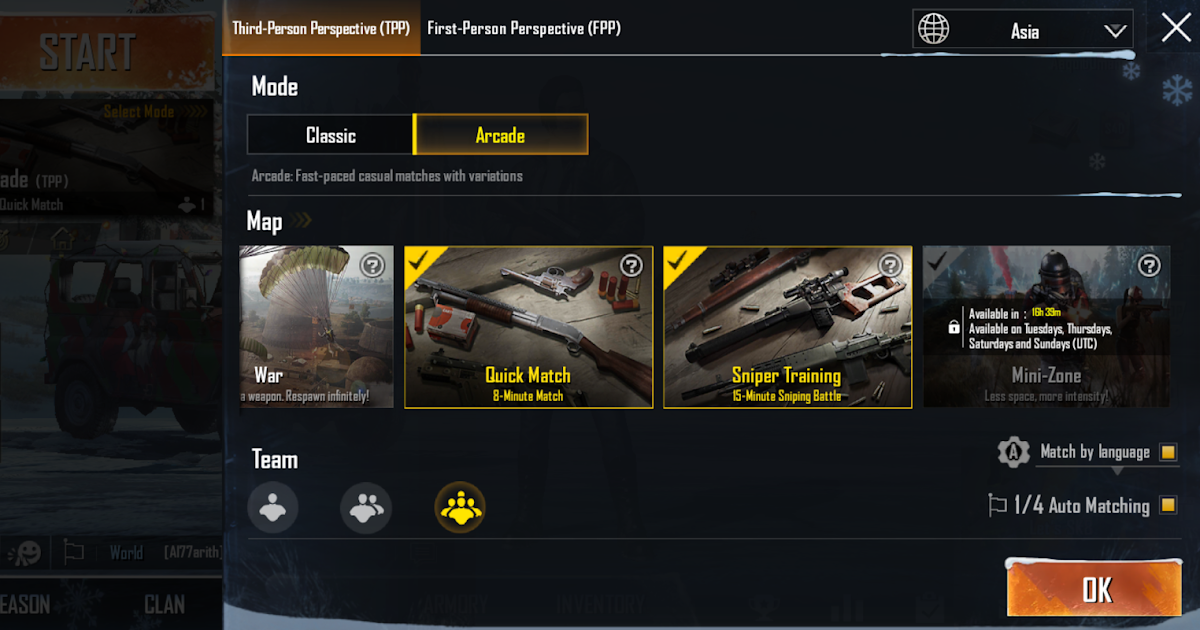The height and width of the screenshot is (630, 1200).
Task: Switch to First-Person Perspective (FPP) tab
Action: tap(524, 28)
